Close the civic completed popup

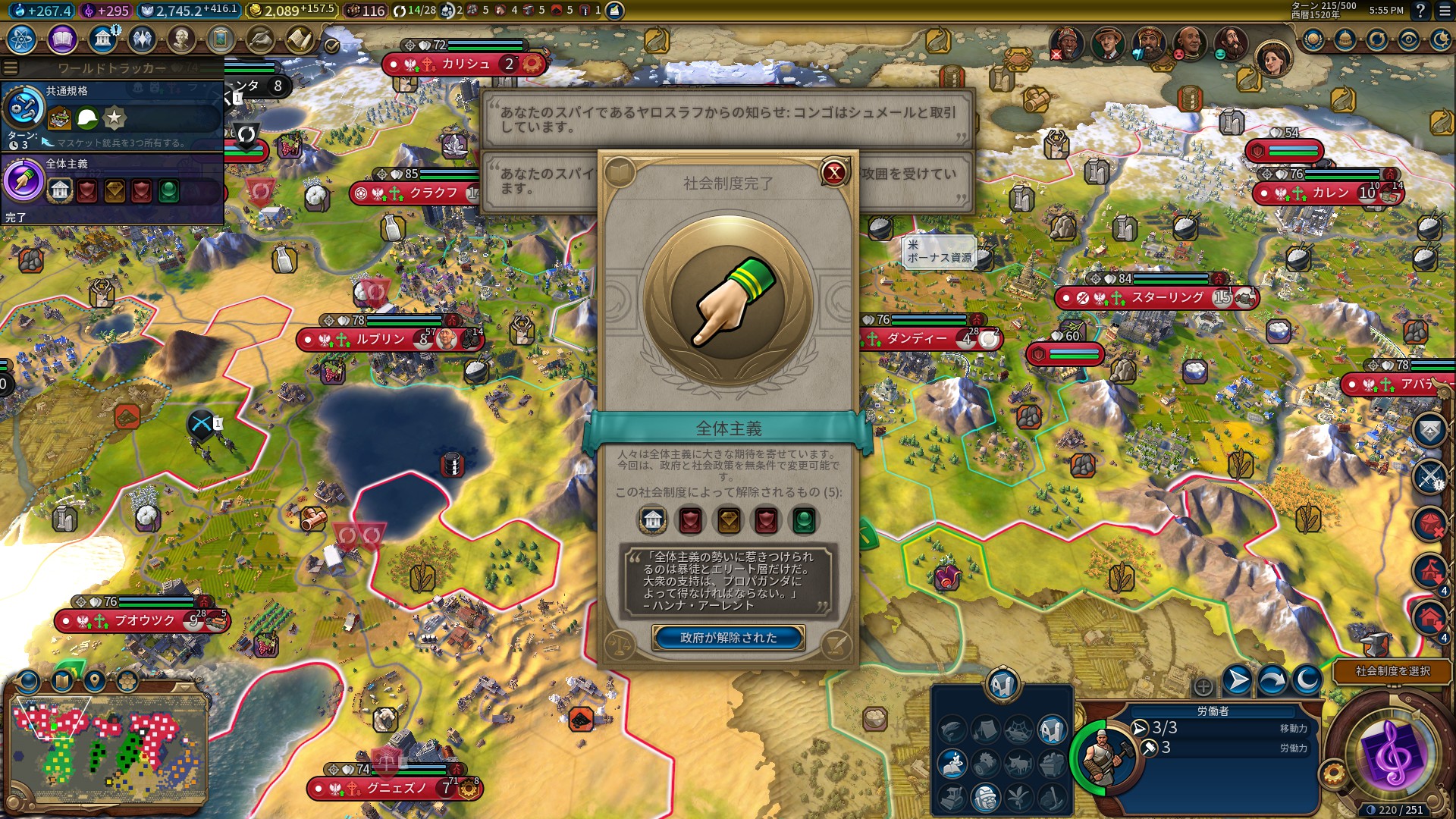point(833,173)
